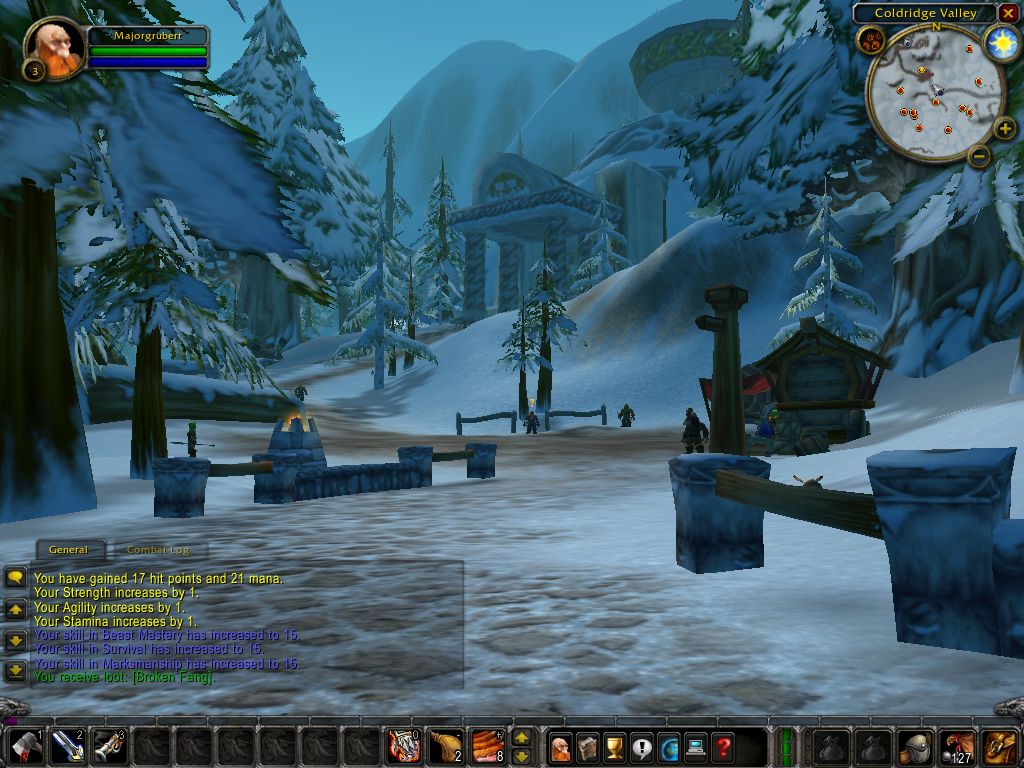This screenshot has width=1024, height=768.
Task: Open the golden backpack
Action: pos(1000,746)
